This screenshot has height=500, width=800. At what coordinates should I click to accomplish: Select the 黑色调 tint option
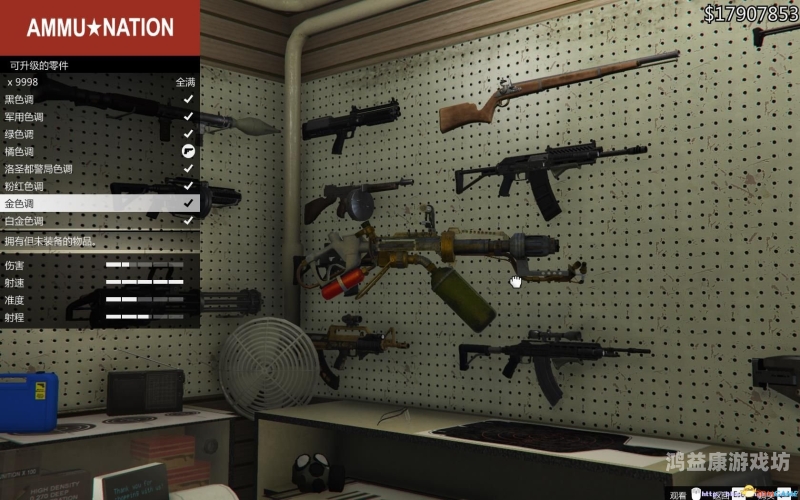pyautogui.click(x=100, y=99)
